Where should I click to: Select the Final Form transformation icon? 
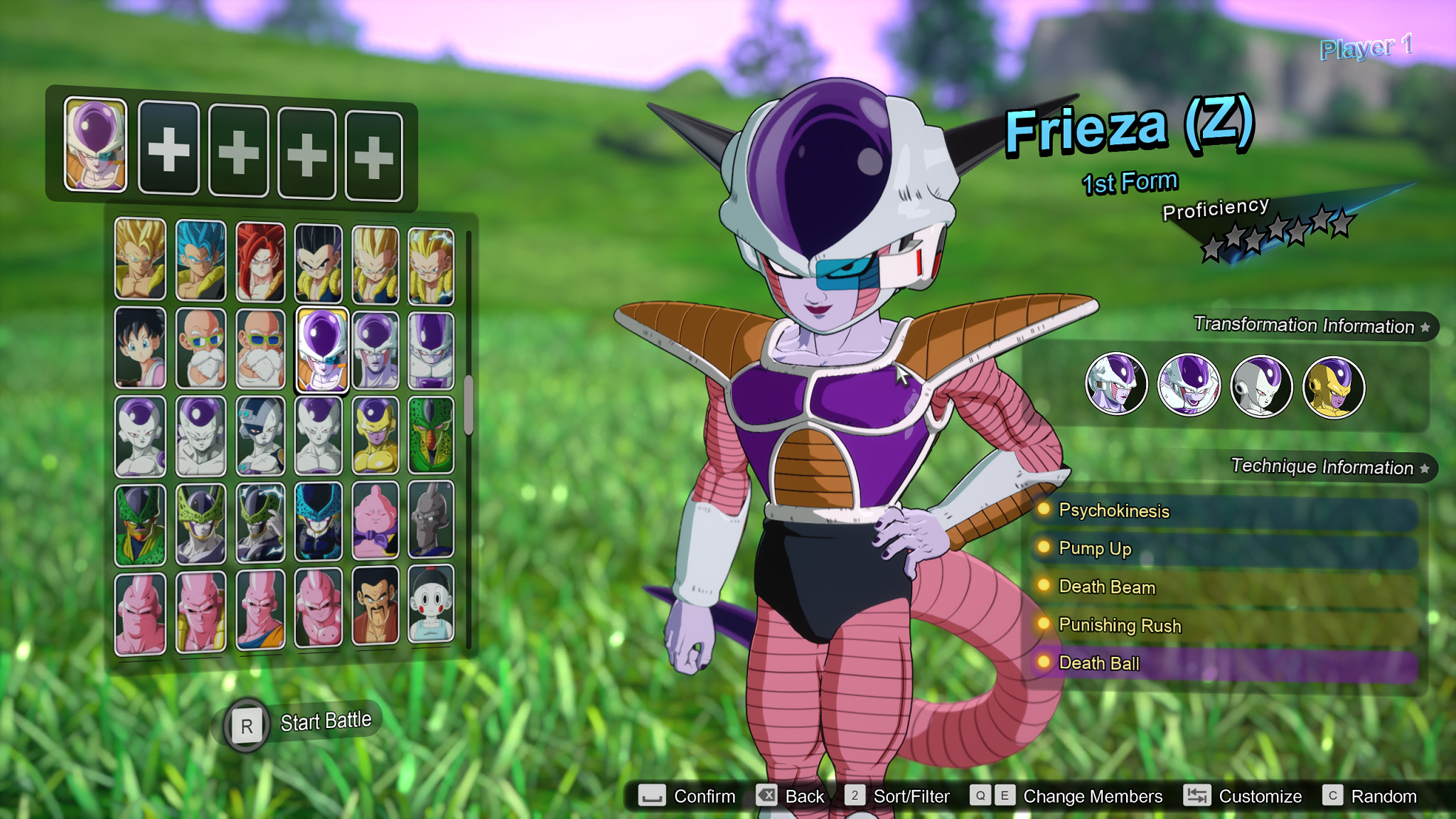click(1261, 384)
